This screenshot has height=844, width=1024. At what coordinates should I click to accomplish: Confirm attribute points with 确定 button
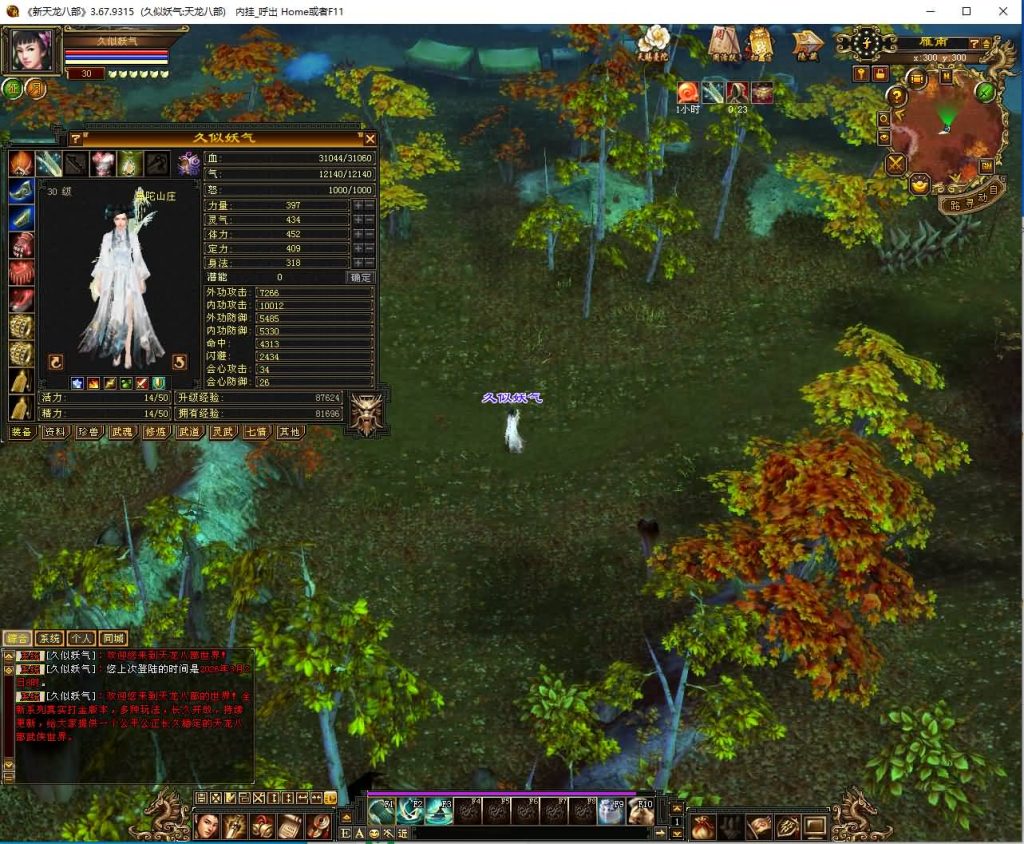(360, 277)
